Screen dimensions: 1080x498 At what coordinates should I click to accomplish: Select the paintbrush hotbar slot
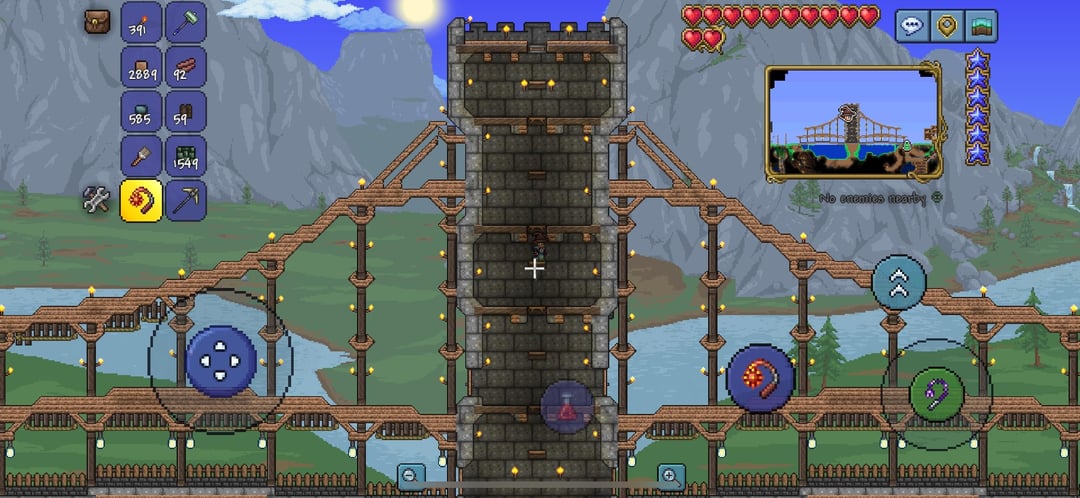tap(141, 155)
